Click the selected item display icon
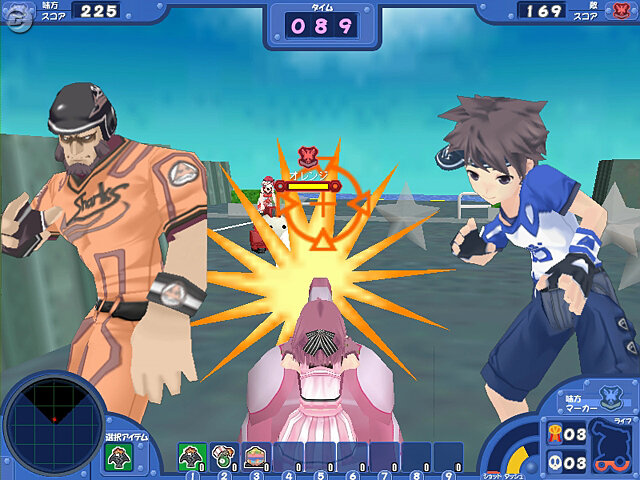This screenshot has height=480, width=640. click(x=118, y=459)
